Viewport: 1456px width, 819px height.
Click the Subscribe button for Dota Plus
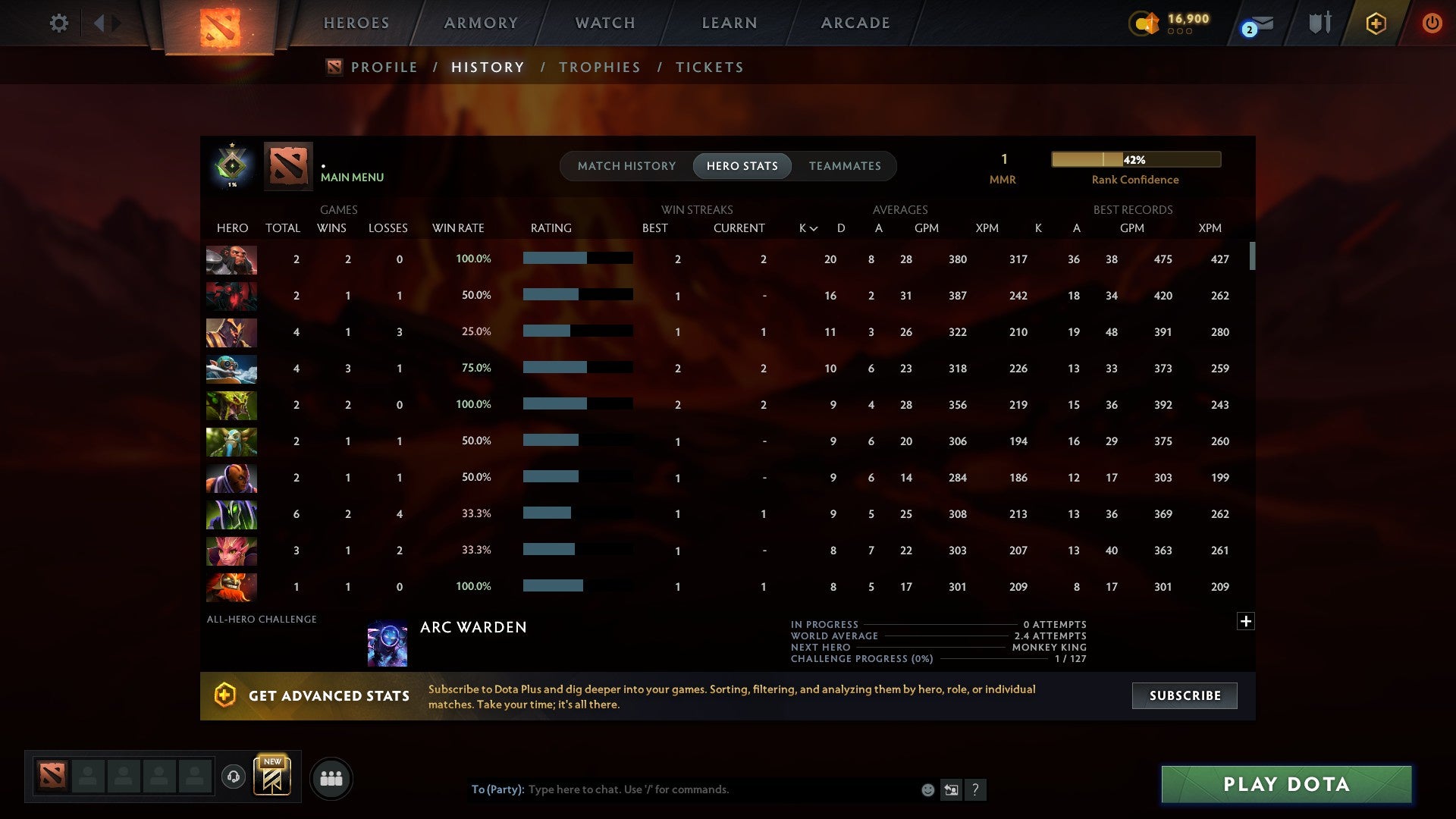tap(1184, 695)
